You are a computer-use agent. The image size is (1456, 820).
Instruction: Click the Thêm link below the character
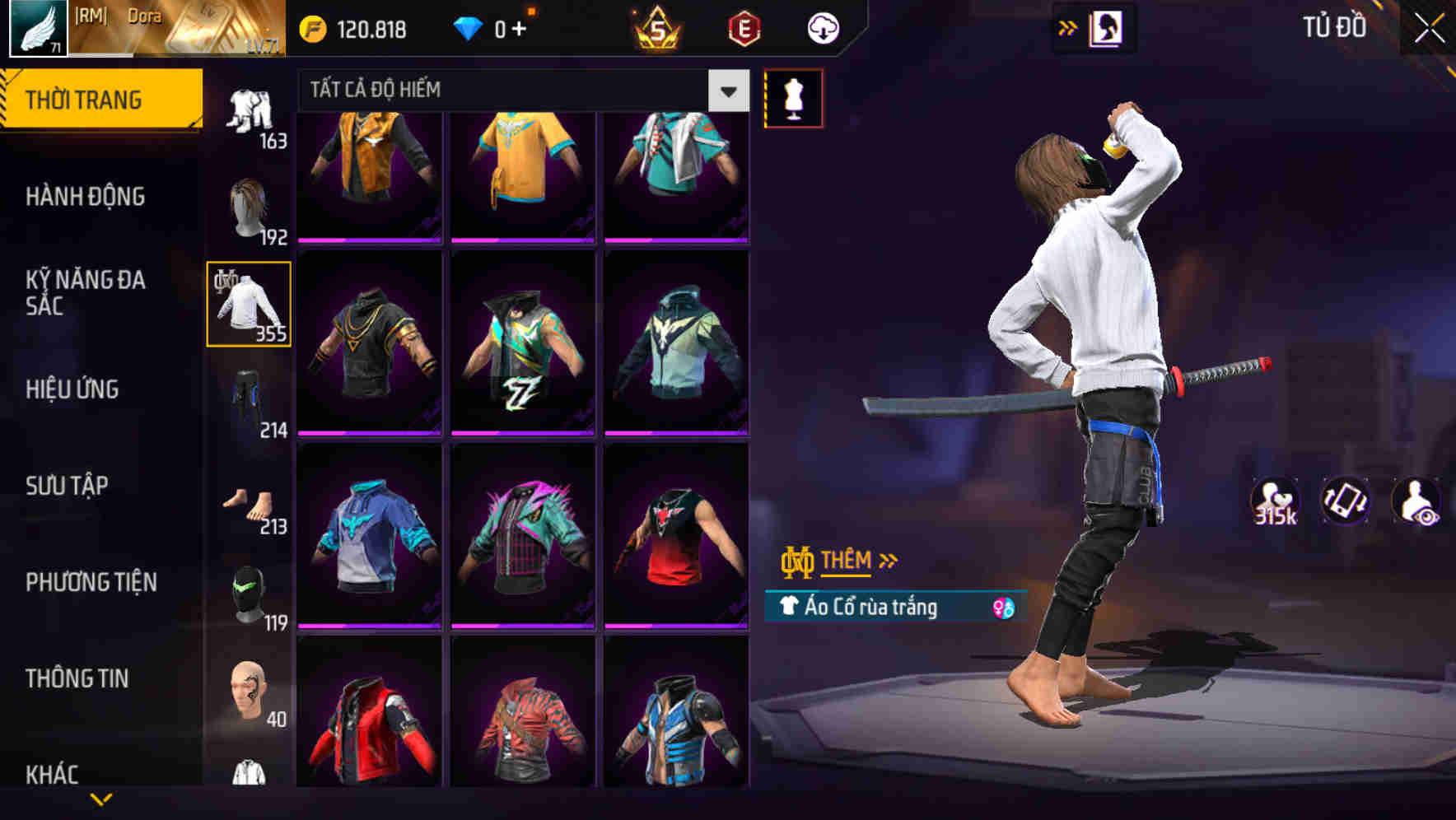pos(848,561)
